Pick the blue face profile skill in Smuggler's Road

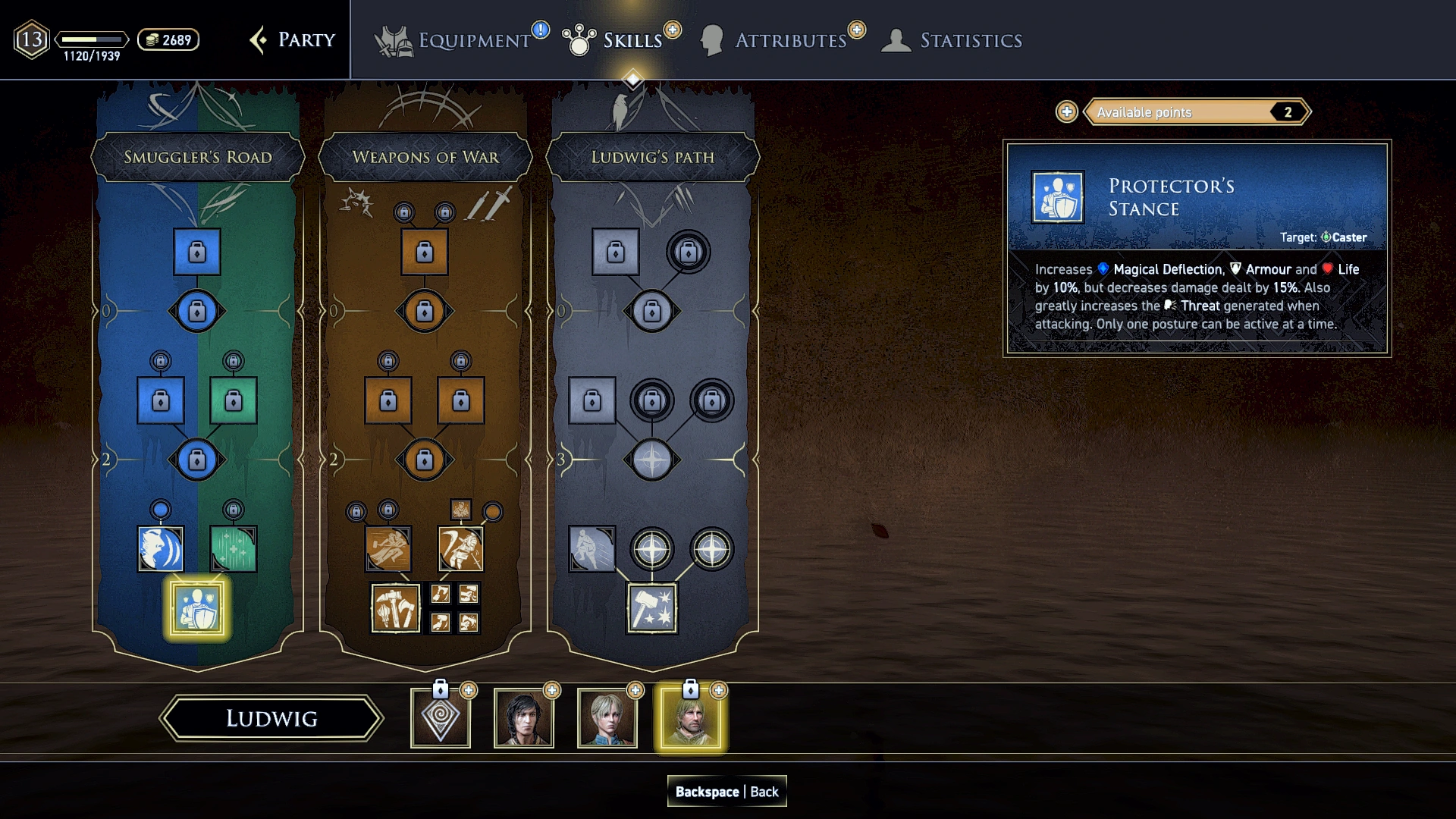pos(161,548)
